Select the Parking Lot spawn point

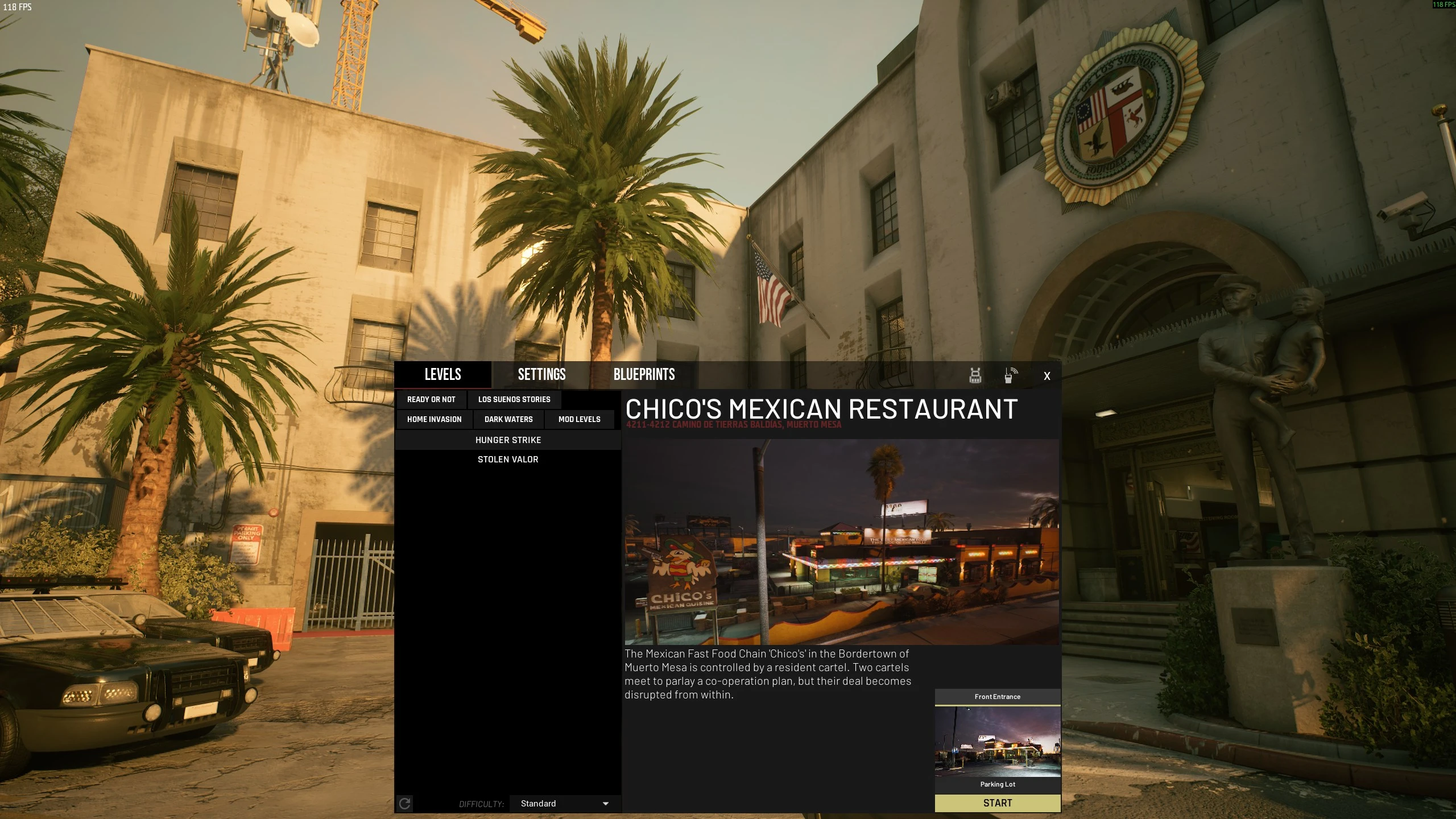[998, 784]
